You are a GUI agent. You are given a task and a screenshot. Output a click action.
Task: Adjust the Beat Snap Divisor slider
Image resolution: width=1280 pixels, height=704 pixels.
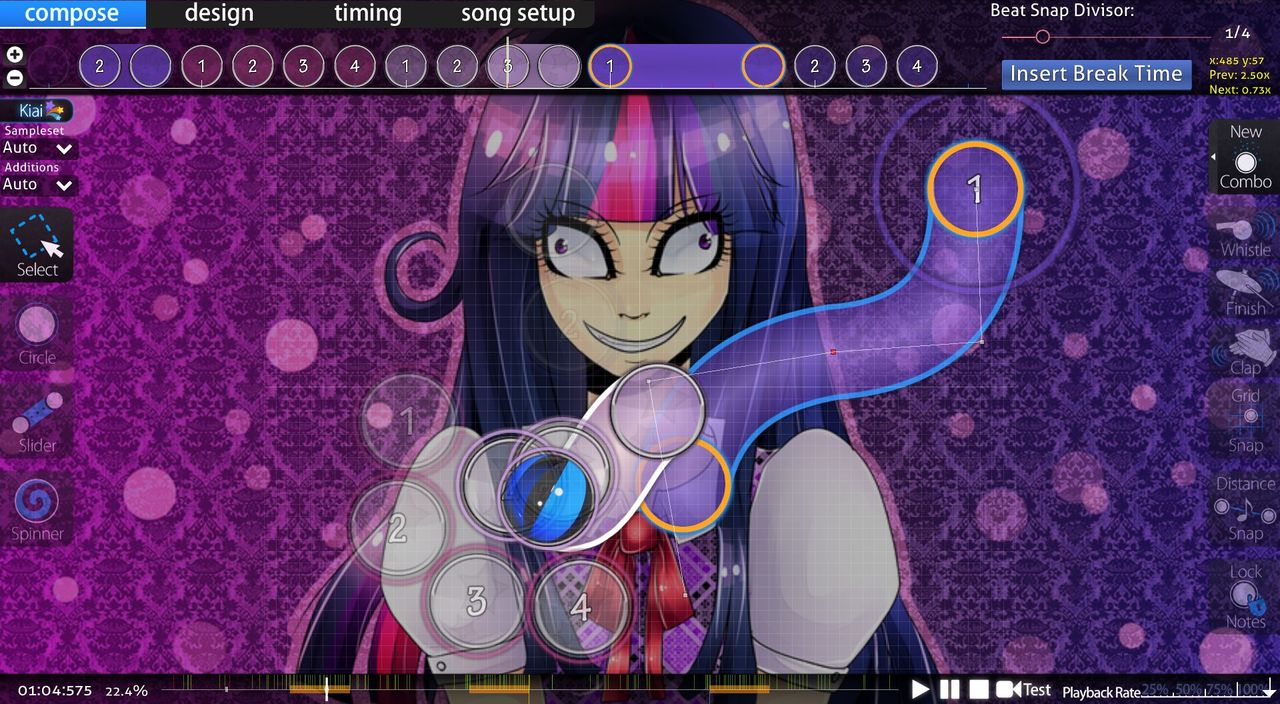(x=1042, y=37)
